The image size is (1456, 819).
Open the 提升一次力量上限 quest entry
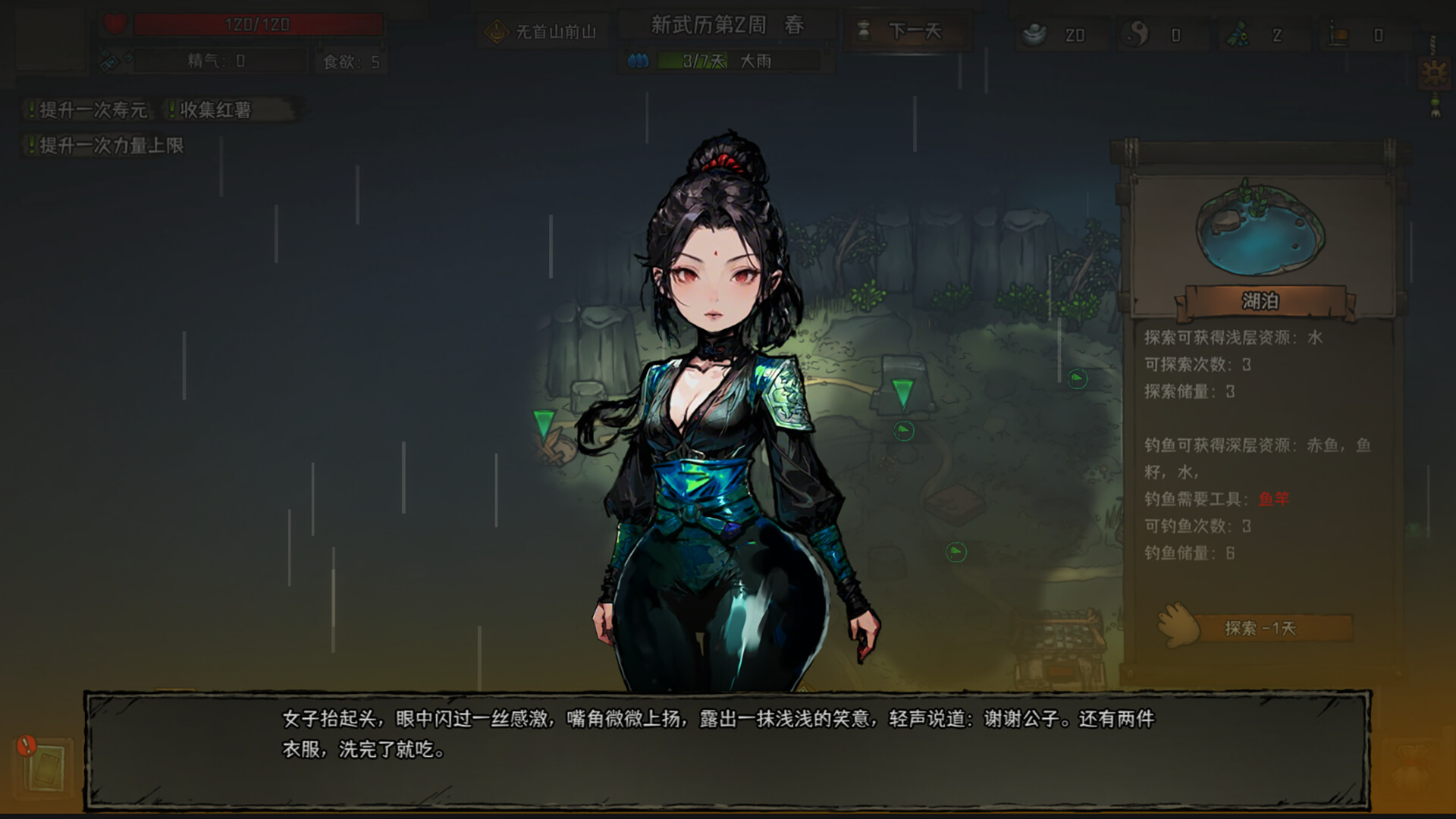coord(105,146)
